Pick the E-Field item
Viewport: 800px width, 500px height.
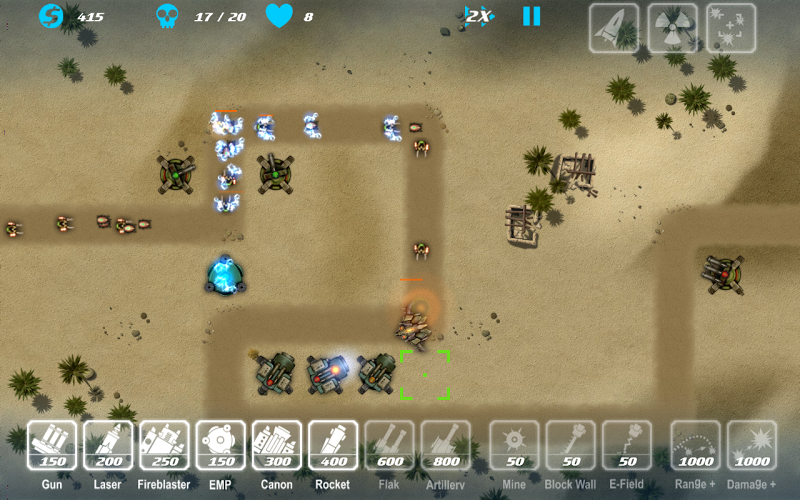point(627,445)
